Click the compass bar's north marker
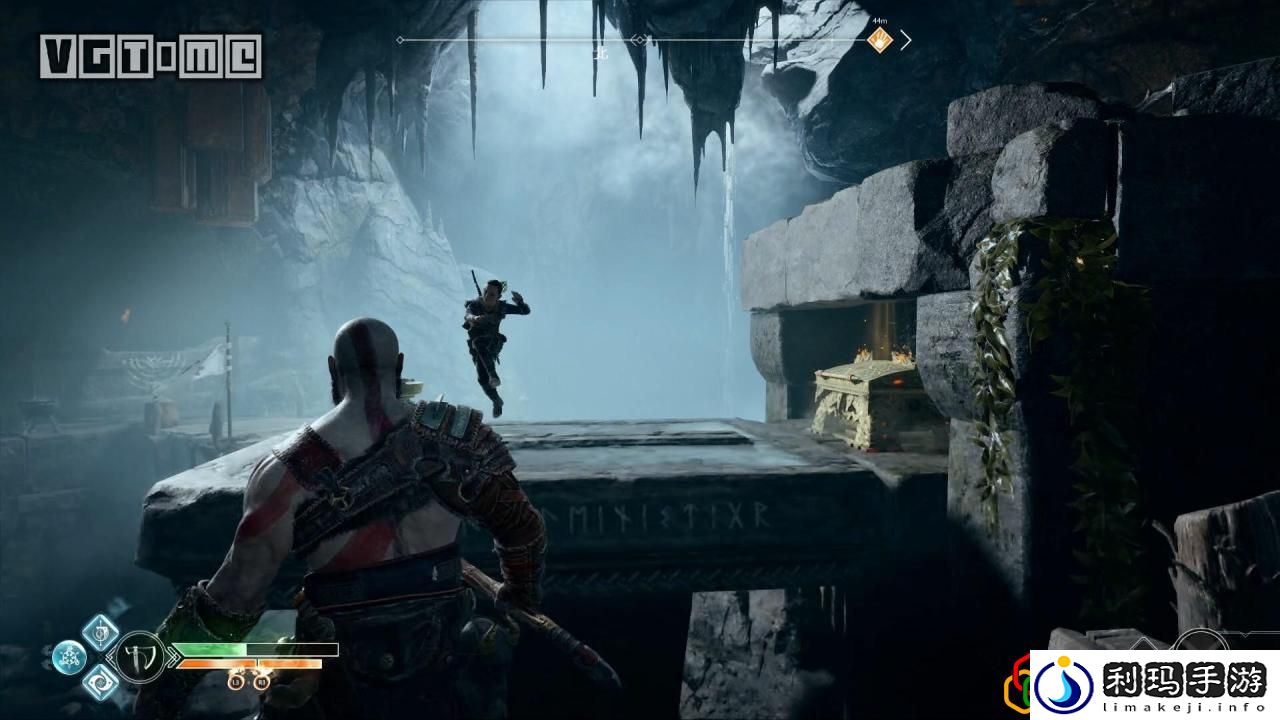 tap(601, 55)
